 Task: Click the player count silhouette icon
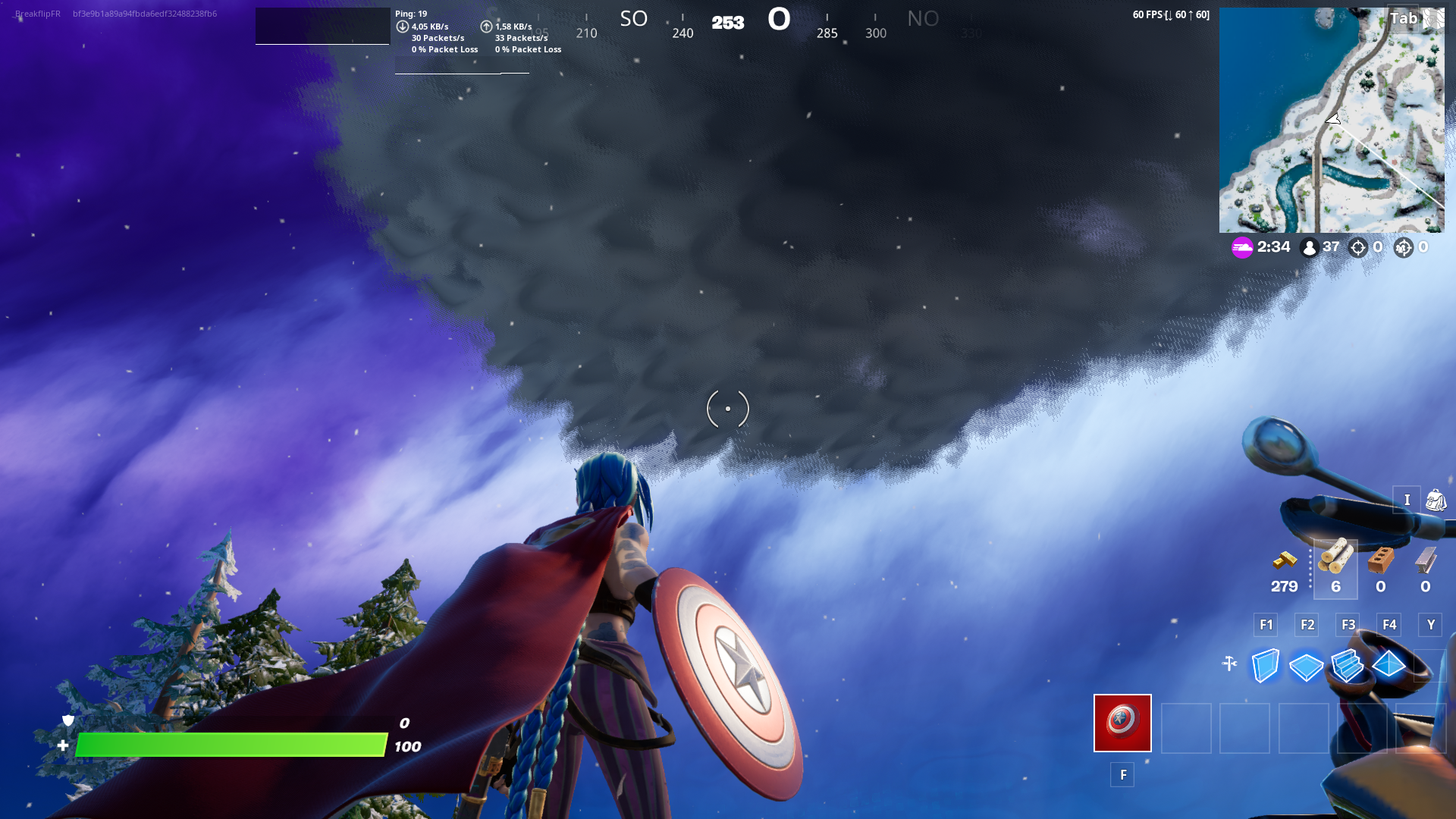1310,247
